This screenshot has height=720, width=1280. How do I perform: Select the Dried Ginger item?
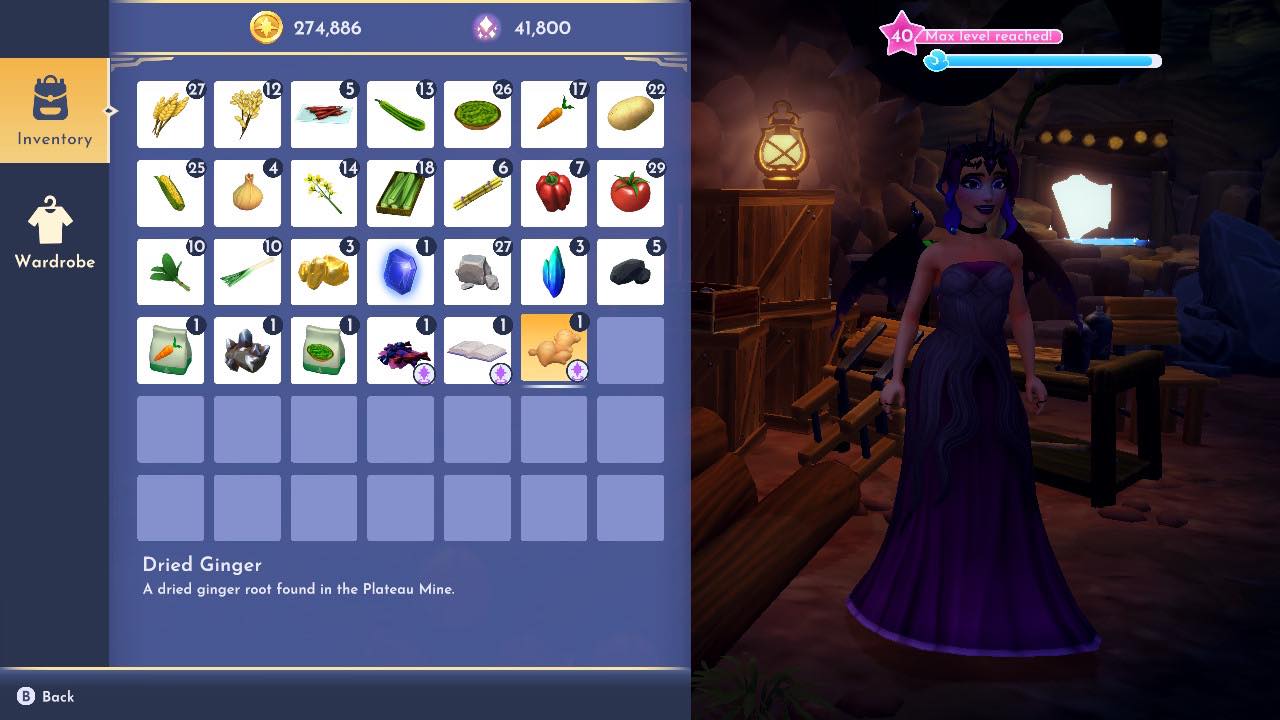pos(554,349)
